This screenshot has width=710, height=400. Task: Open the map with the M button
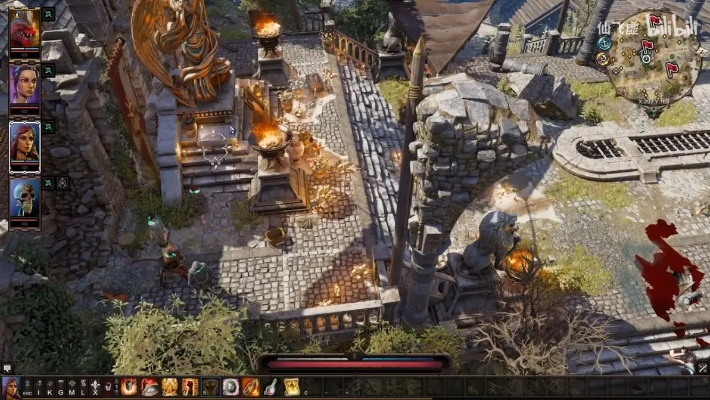click(x=71, y=387)
